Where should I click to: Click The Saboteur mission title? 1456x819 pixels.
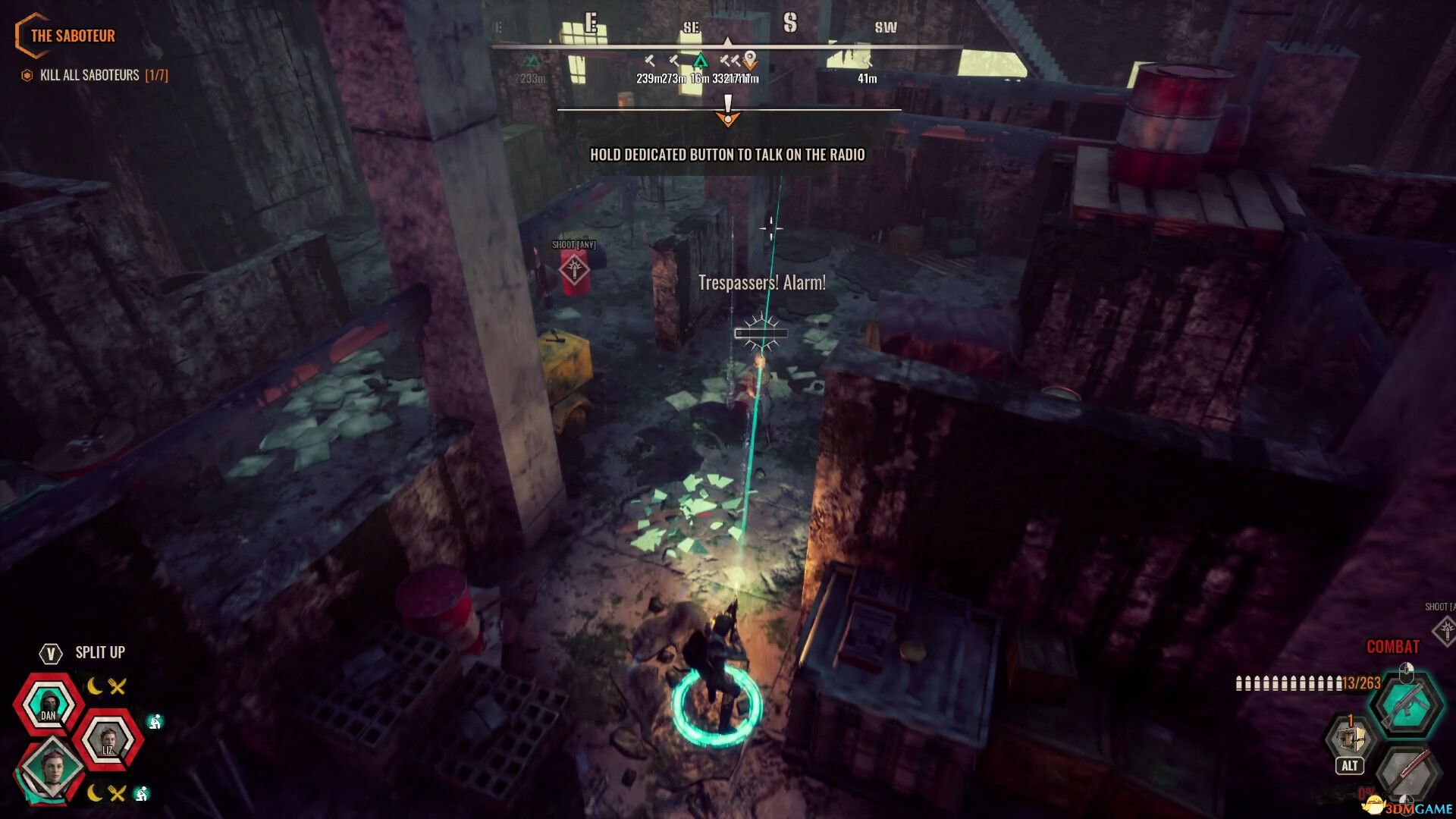pos(72,36)
